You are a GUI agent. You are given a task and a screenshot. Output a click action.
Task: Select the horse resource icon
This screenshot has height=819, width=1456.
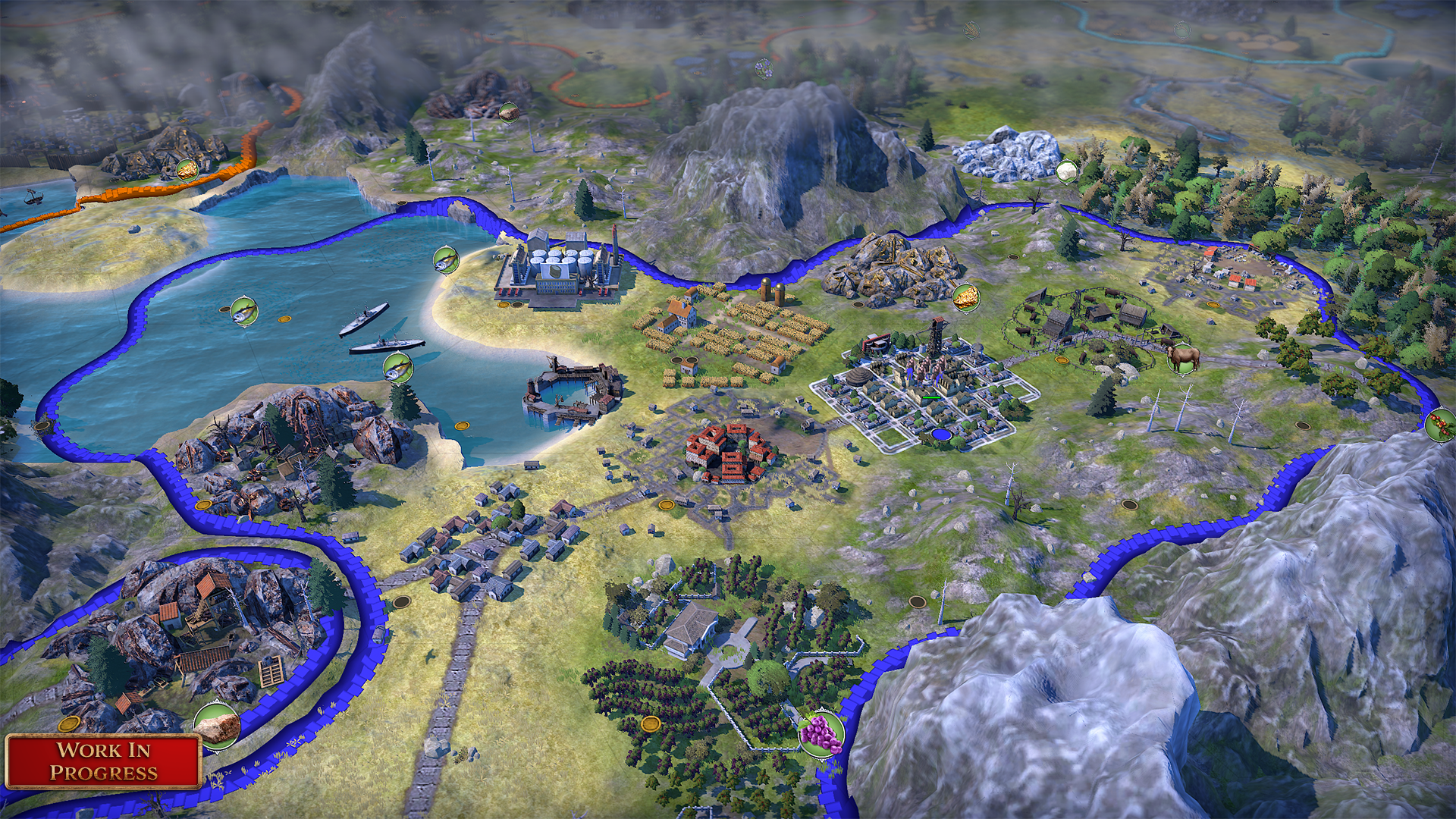point(1183,358)
